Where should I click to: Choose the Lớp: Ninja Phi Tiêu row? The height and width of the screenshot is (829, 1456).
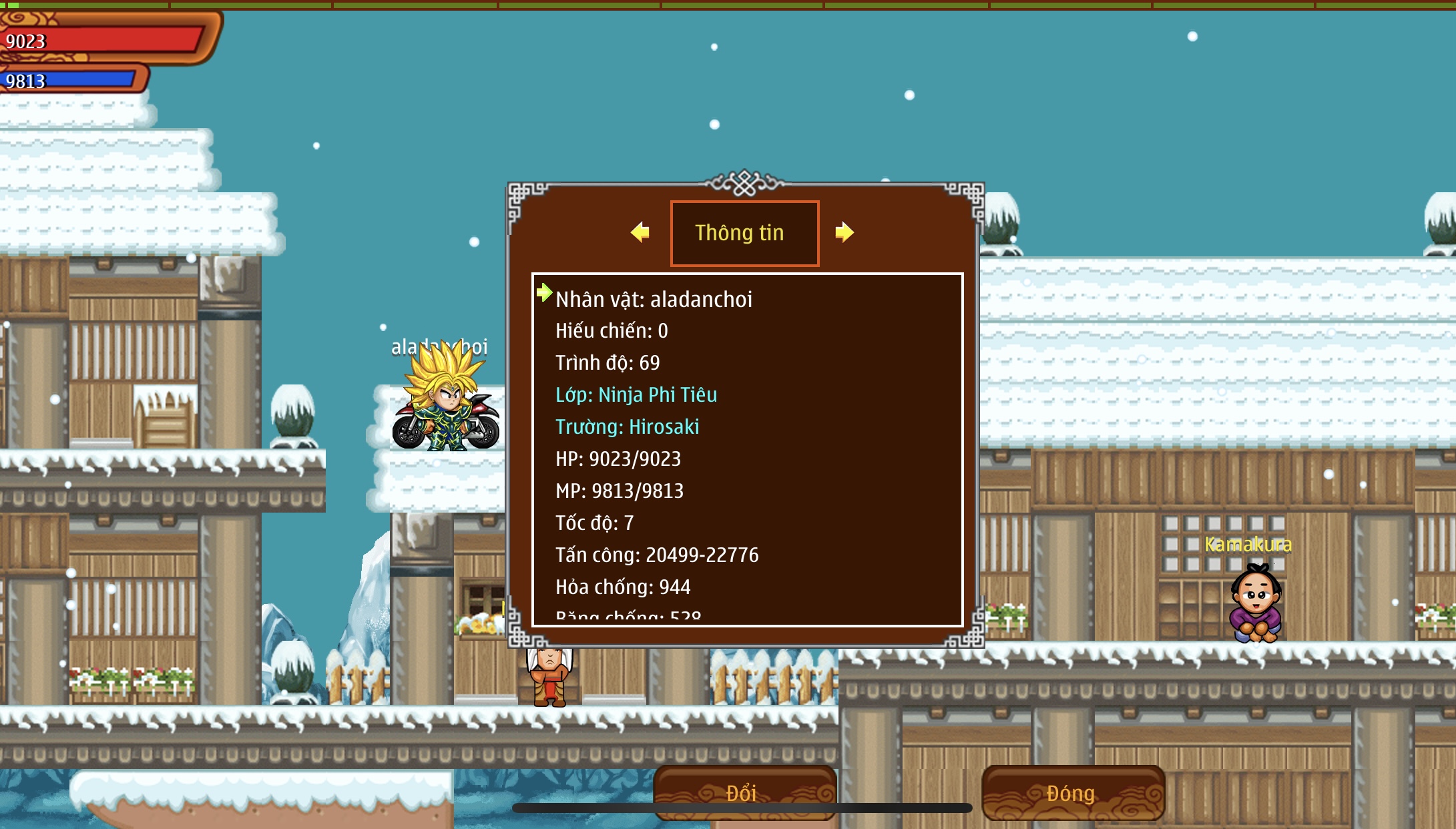point(636,395)
